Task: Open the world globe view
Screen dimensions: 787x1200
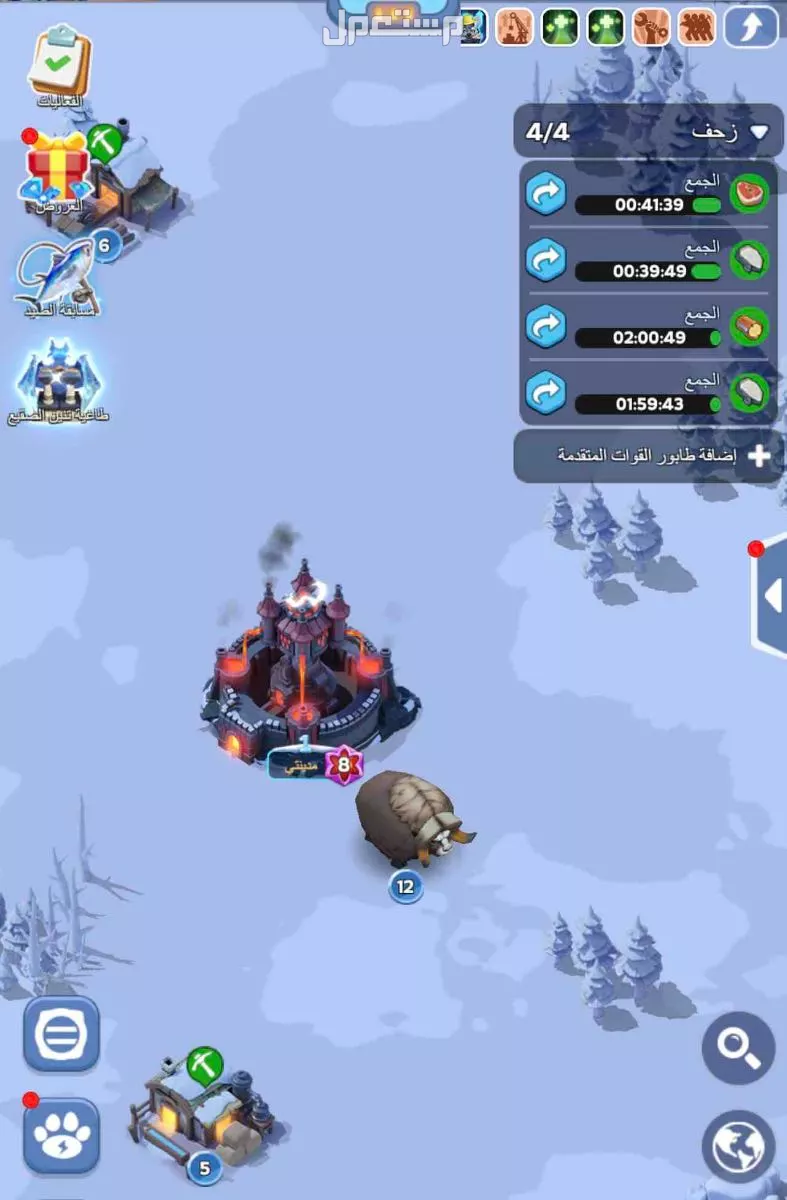Action: [x=738, y=1146]
